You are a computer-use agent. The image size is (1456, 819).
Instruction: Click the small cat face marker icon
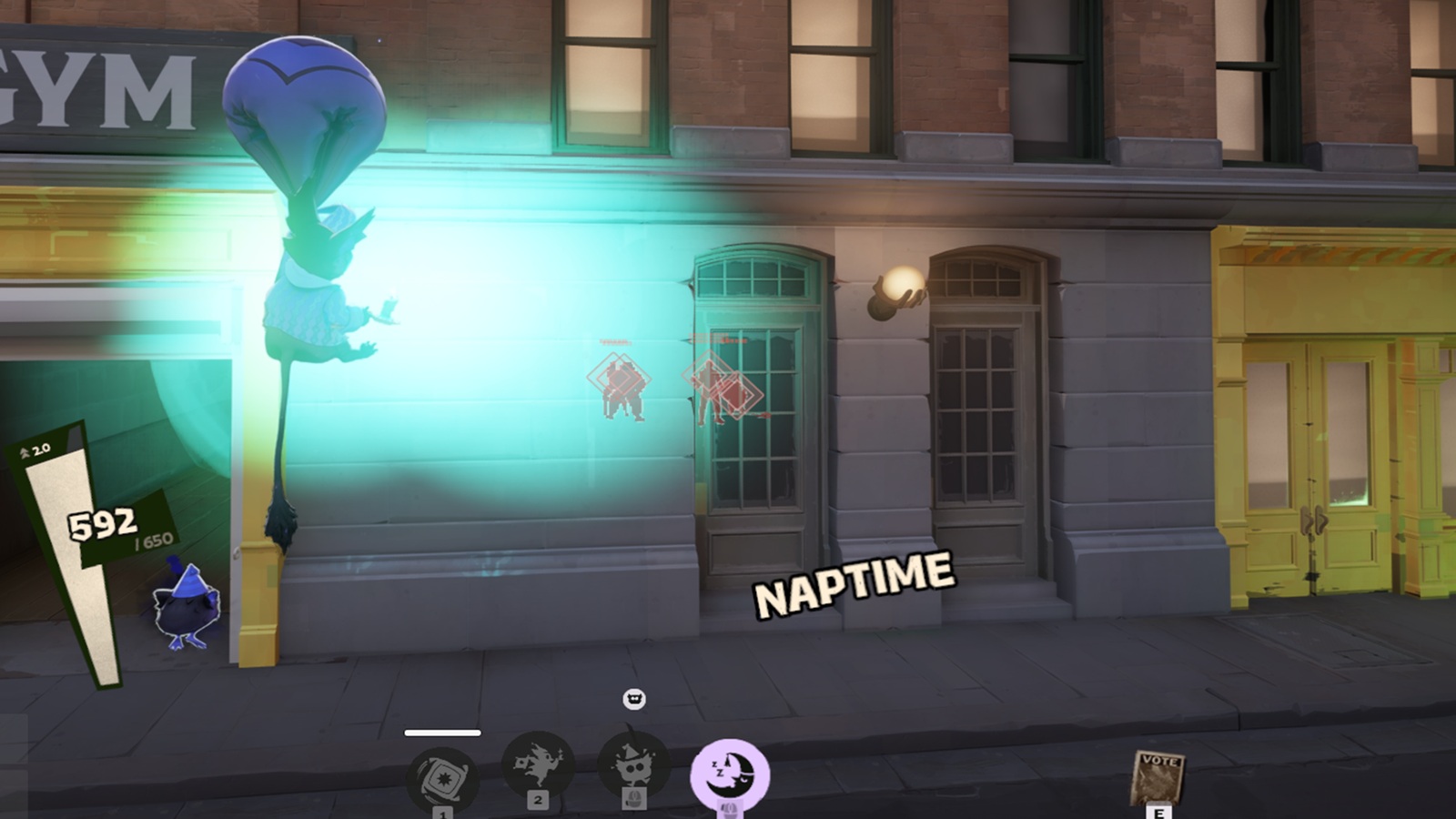634,699
